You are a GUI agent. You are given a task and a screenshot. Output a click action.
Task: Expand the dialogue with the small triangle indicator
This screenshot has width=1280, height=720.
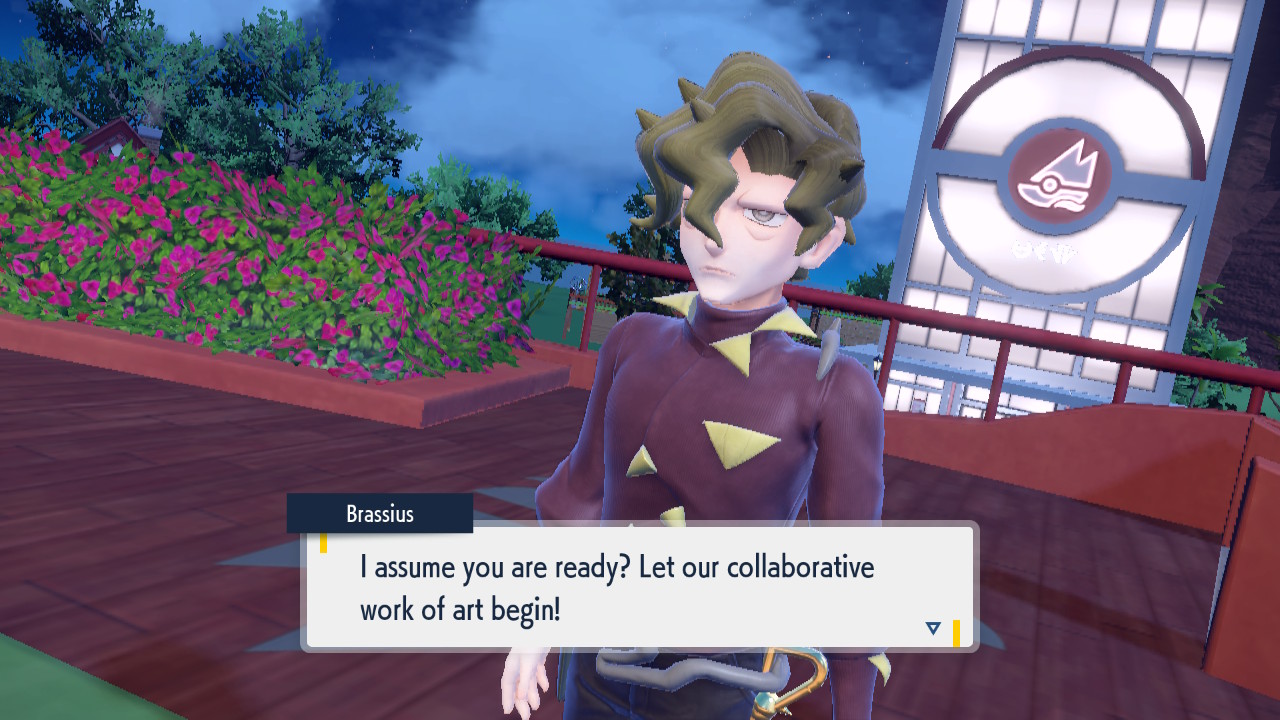pos(932,628)
